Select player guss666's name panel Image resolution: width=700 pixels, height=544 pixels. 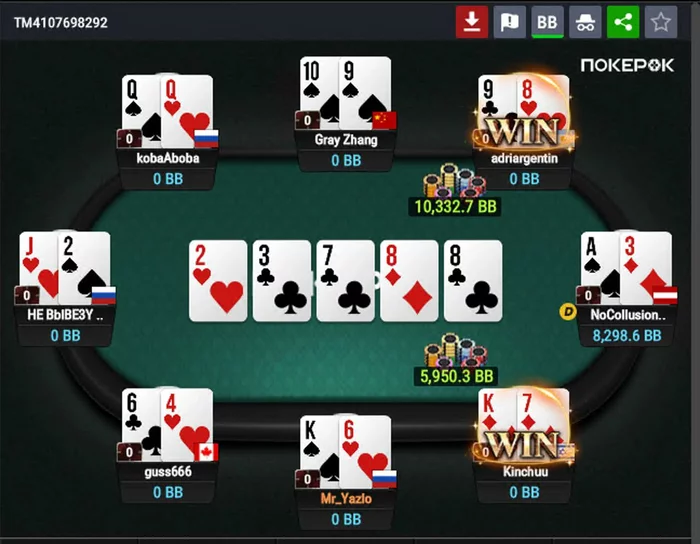coord(168,470)
